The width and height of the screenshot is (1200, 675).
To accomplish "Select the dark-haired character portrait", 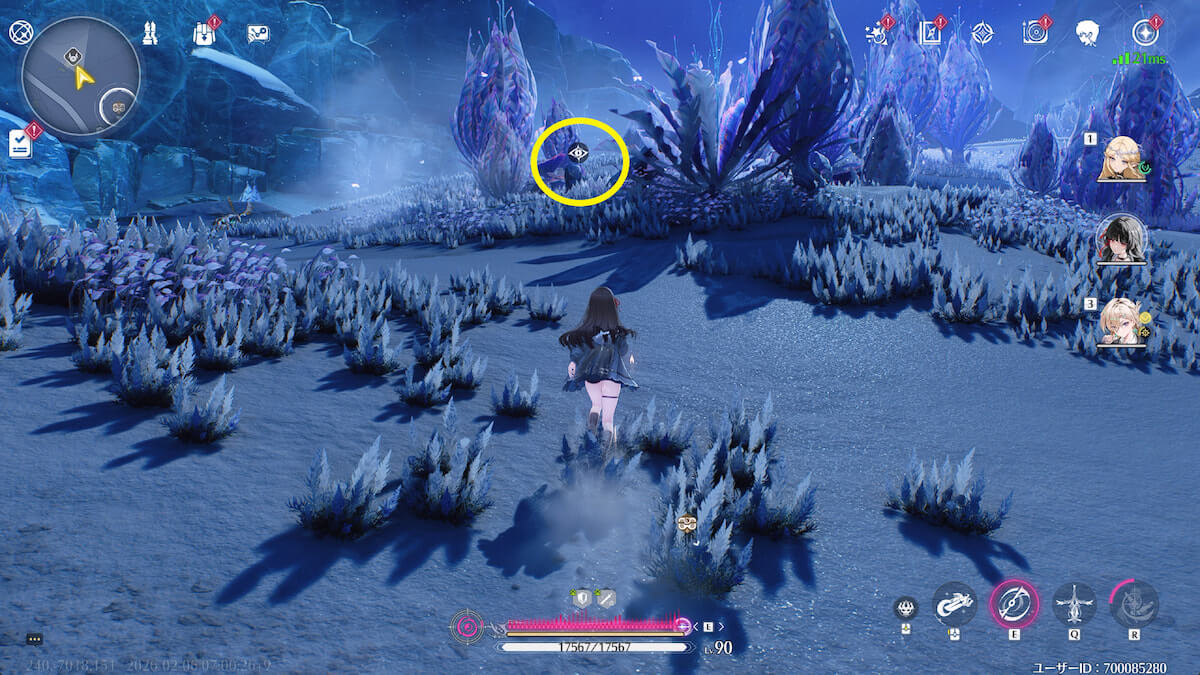I will (1121, 238).
